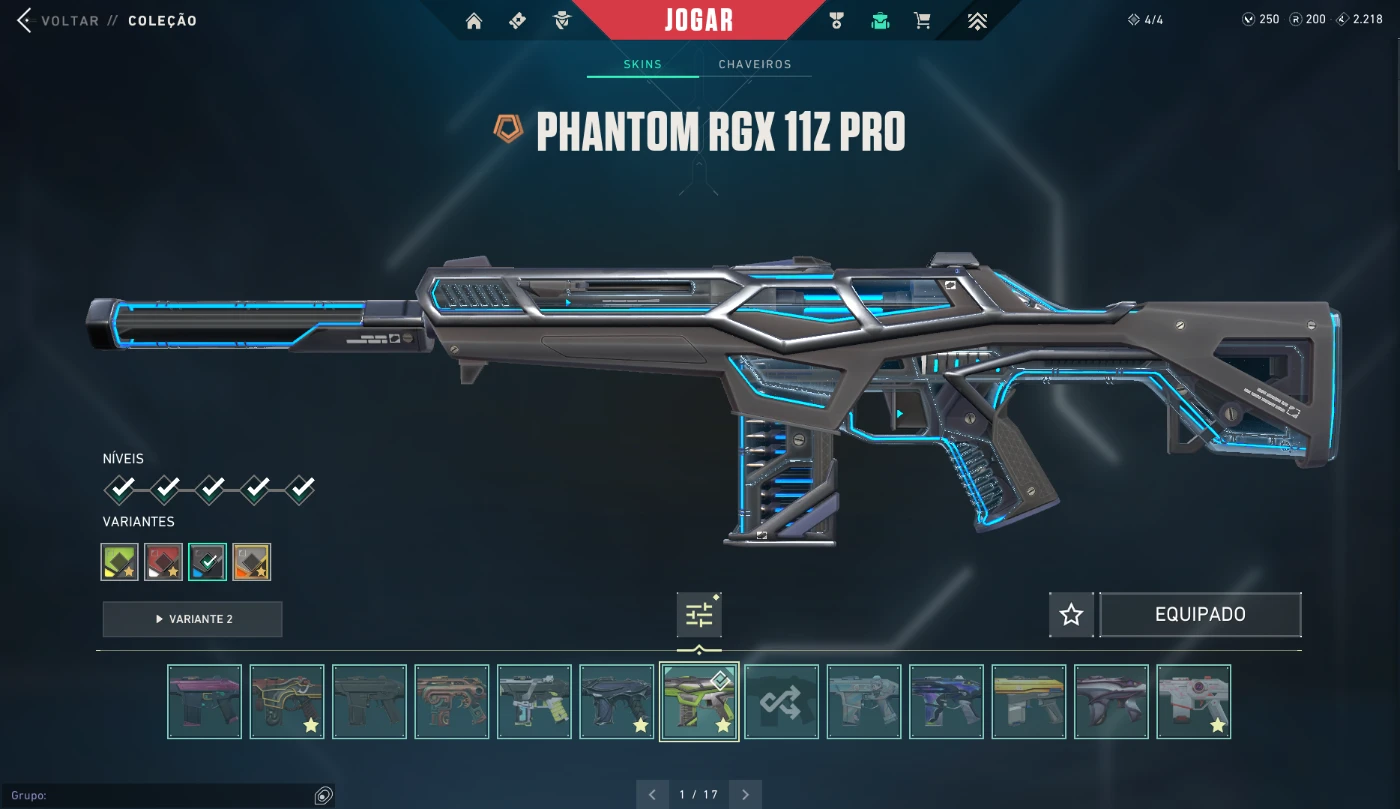The width and height of the screenshot is (1400, 809).
Task: Open the store shopping cart icon
Action: pyautogui.click(x=922, y=21)
